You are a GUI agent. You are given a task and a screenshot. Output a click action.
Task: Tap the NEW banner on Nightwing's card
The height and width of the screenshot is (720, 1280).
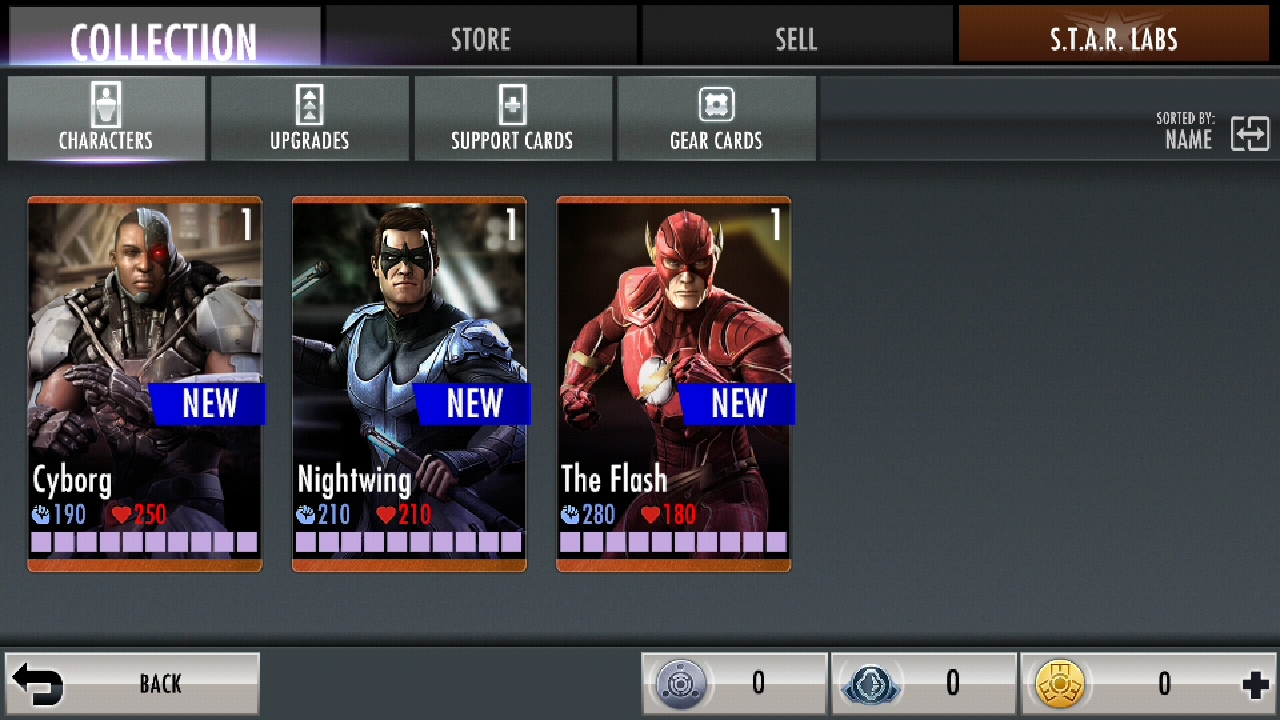coord(474,404)
